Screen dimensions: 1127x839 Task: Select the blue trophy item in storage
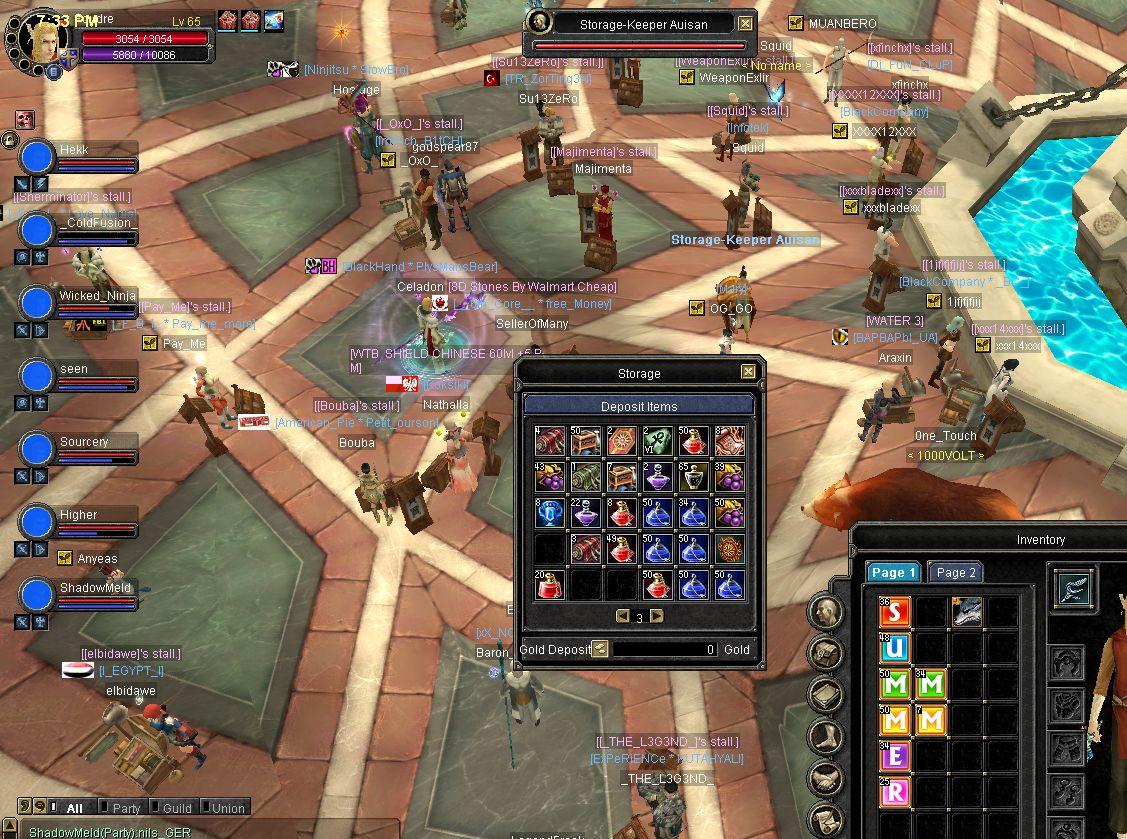(x=549, y=513)
